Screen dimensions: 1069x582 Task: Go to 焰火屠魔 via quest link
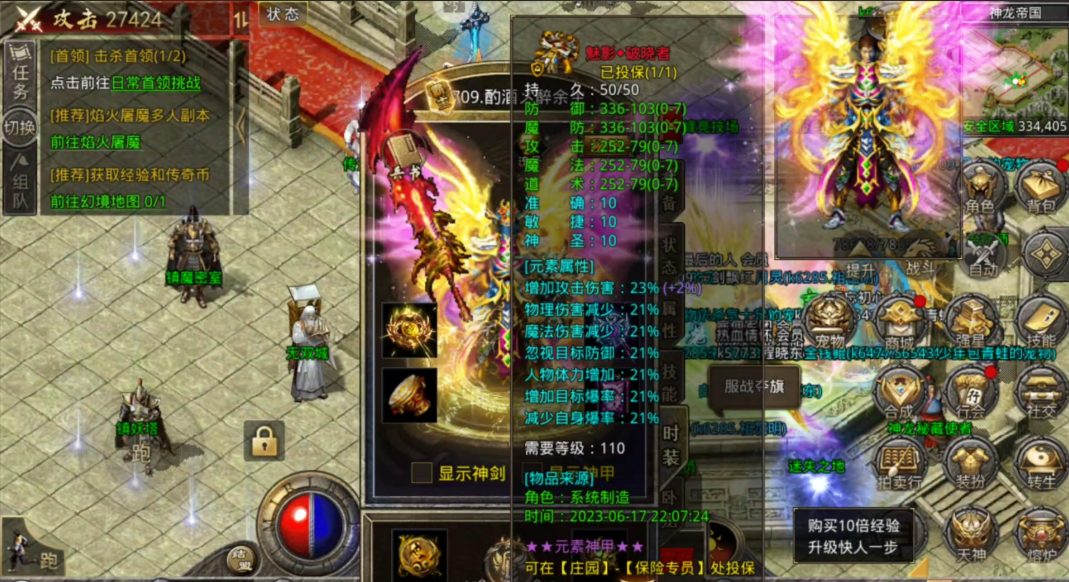point(96,142)
